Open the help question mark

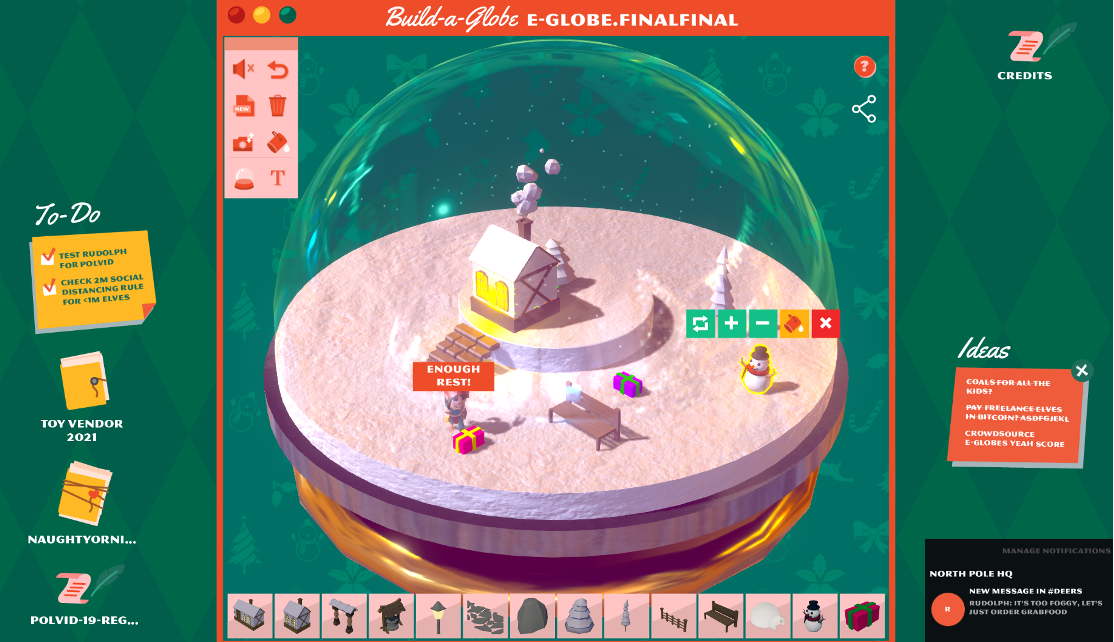[x=865, y=67]
